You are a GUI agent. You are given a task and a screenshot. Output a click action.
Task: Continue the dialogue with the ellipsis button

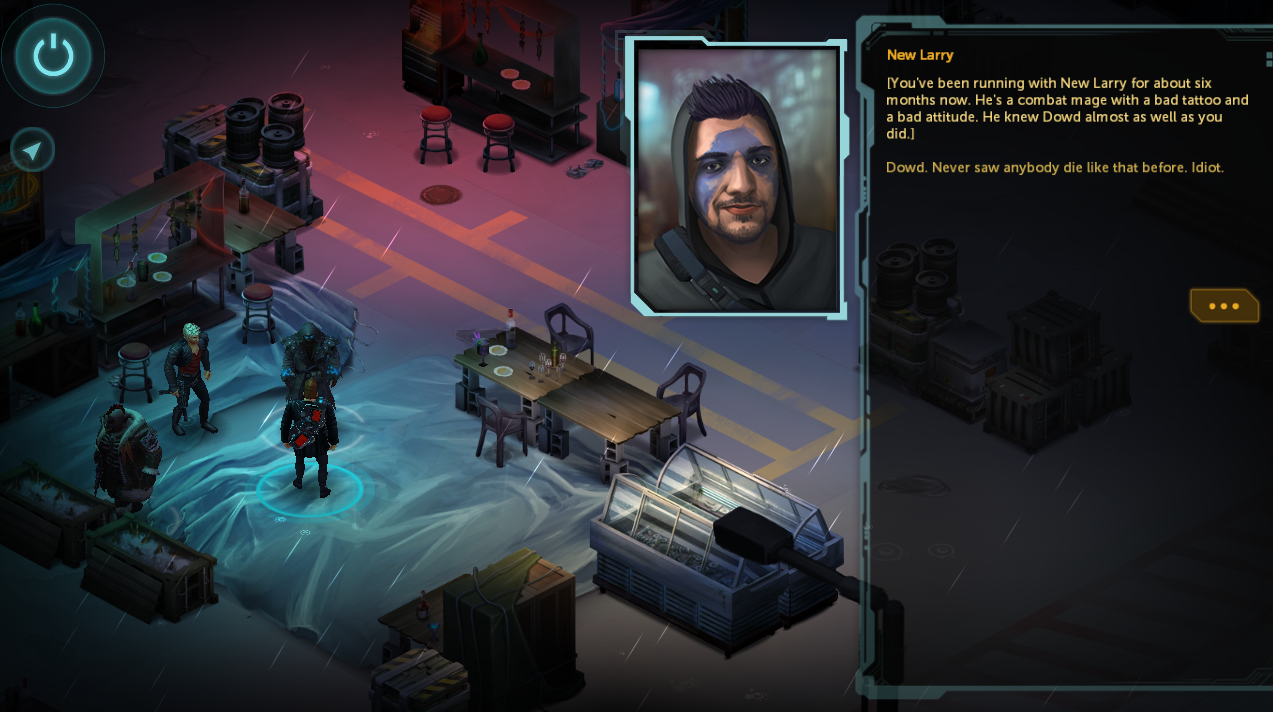(1223, 306)
